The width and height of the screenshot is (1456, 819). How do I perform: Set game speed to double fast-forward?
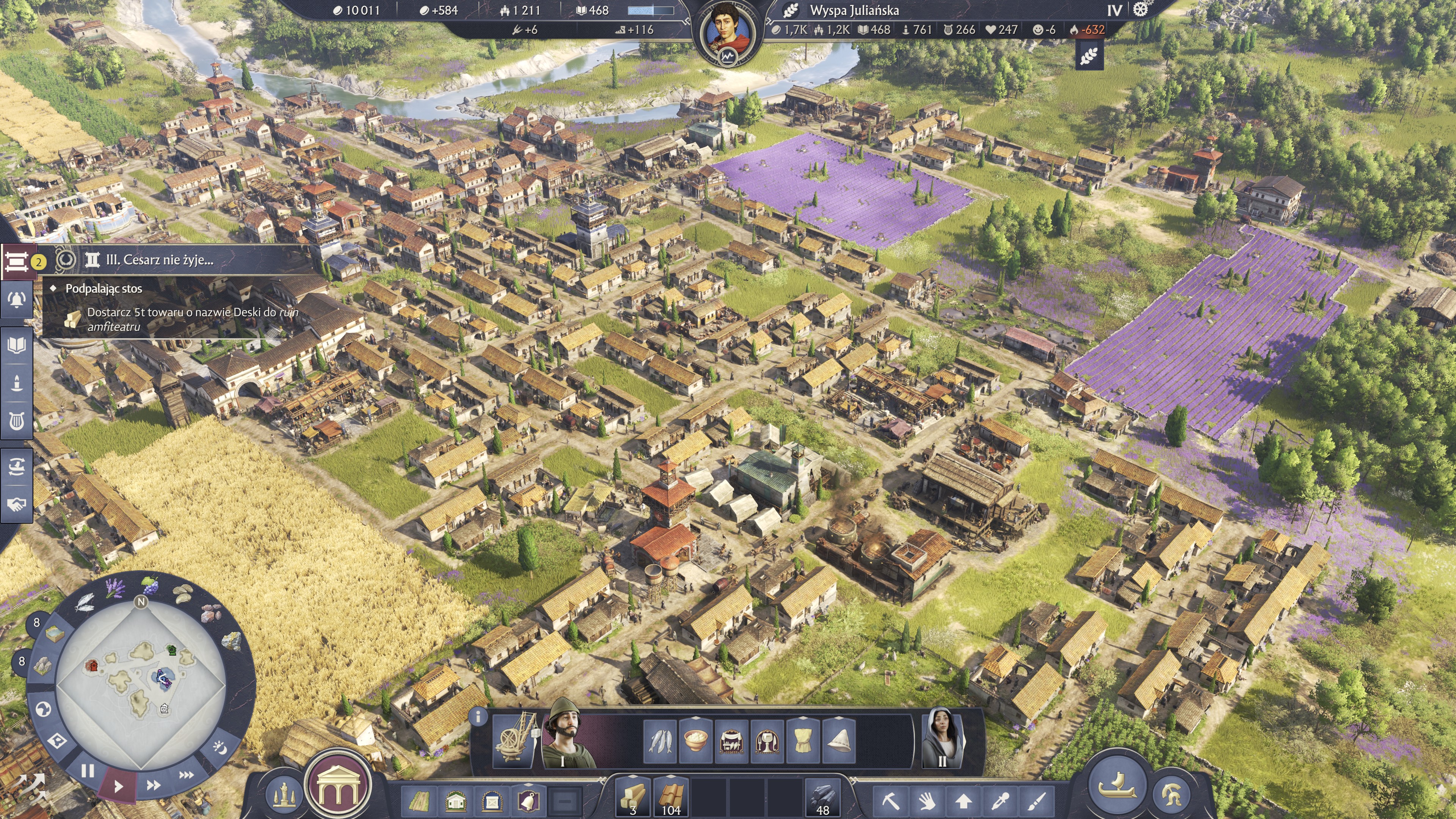(x=152, y=785)
